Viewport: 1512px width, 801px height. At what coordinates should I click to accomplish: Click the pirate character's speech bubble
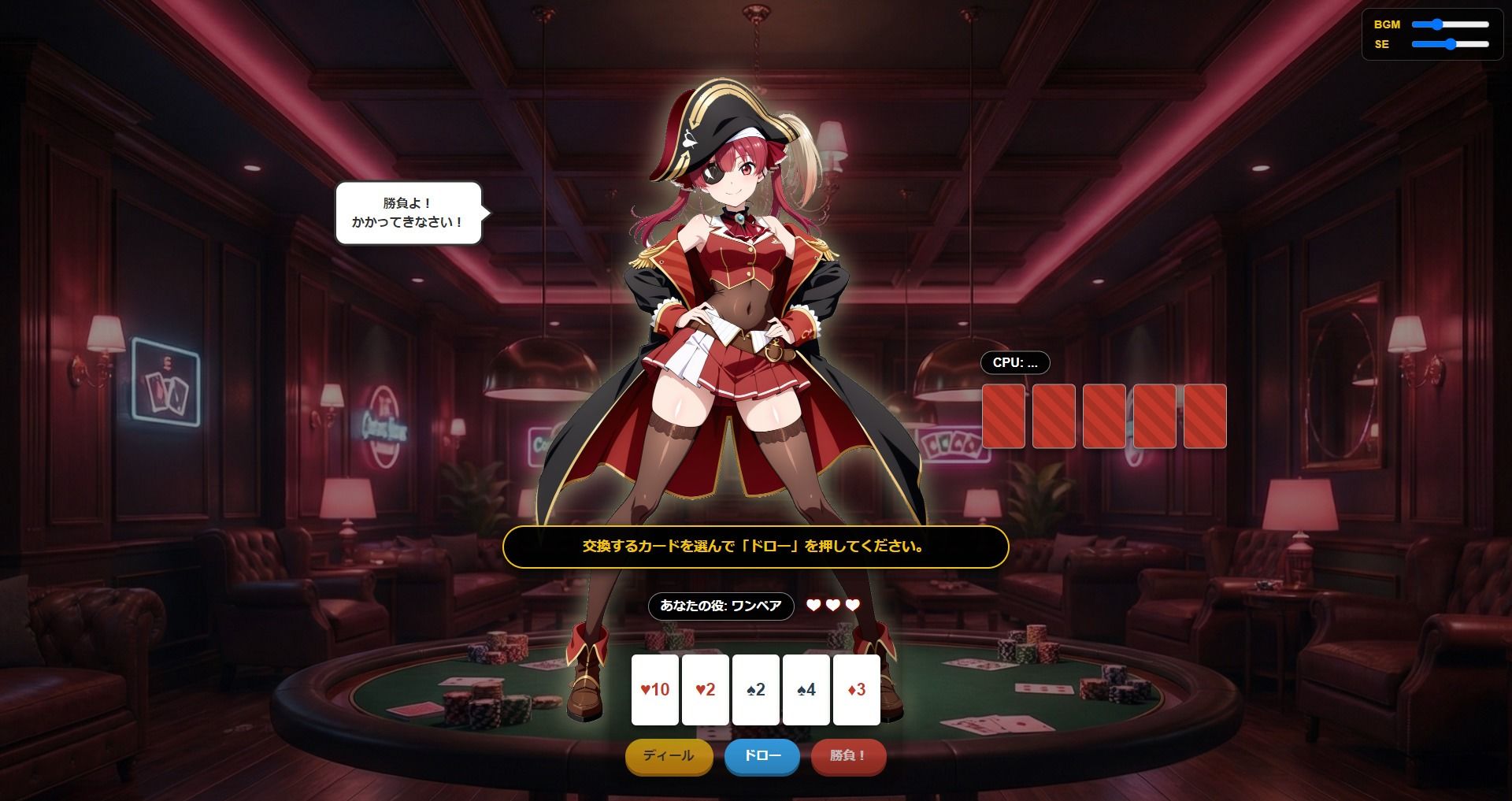(409, 211)
